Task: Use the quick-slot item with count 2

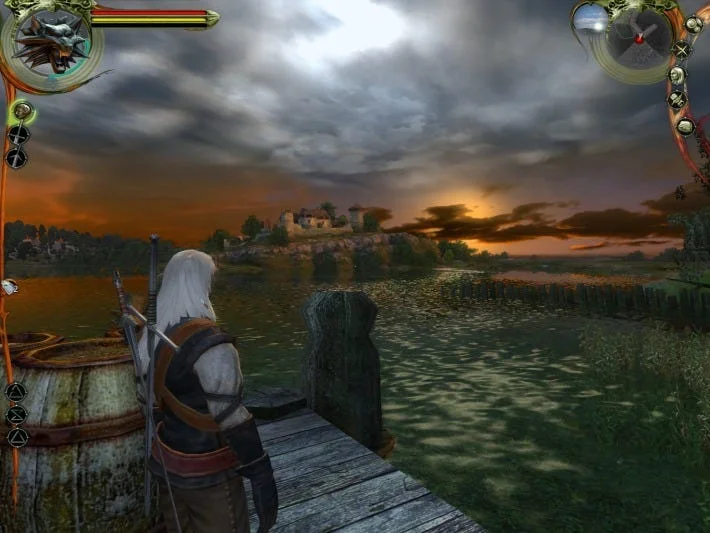Action: pyautogui.click(x=9, y=287)
